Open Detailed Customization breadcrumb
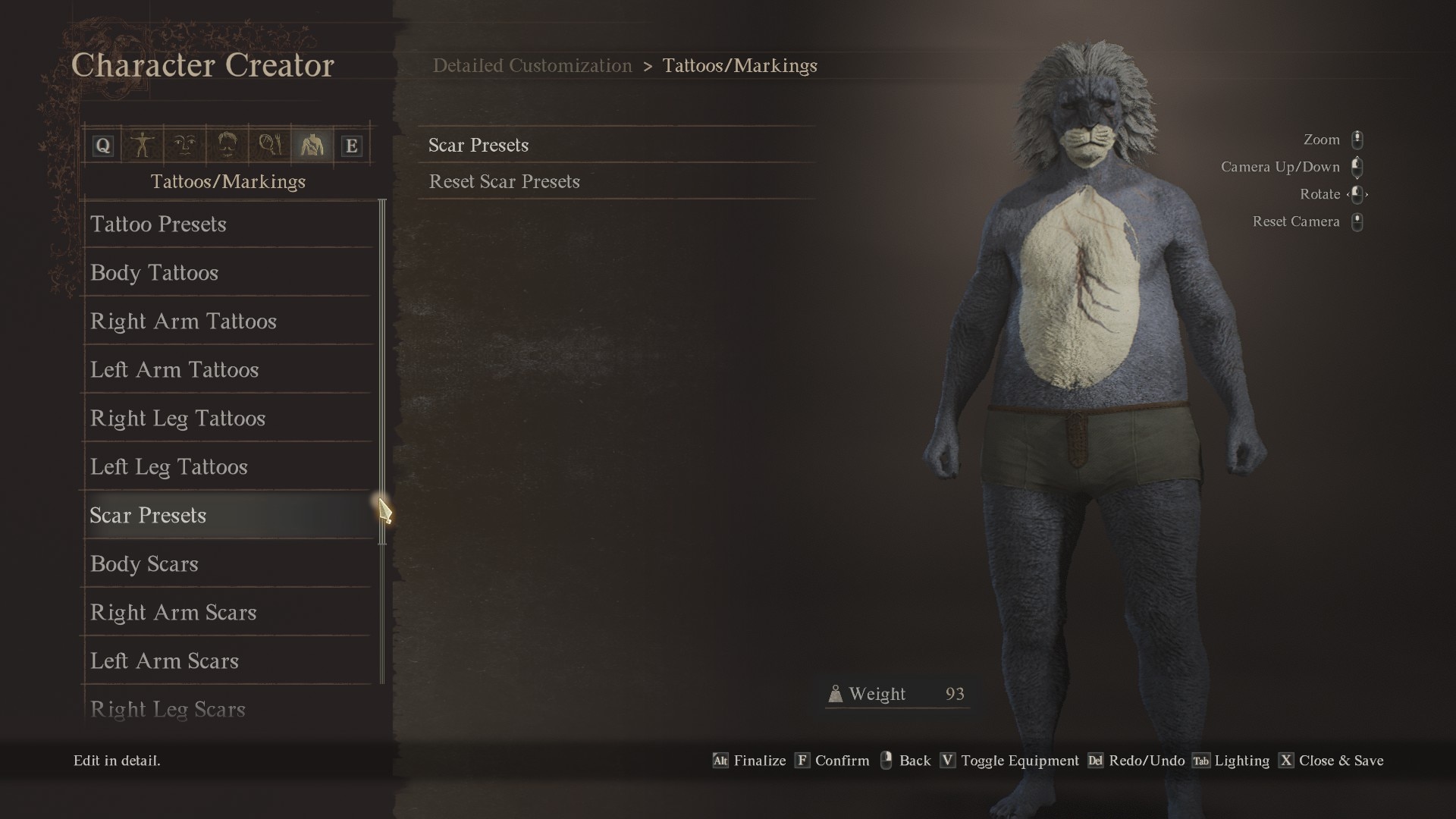The image size is (1456, 819). [x=532, y=66]
